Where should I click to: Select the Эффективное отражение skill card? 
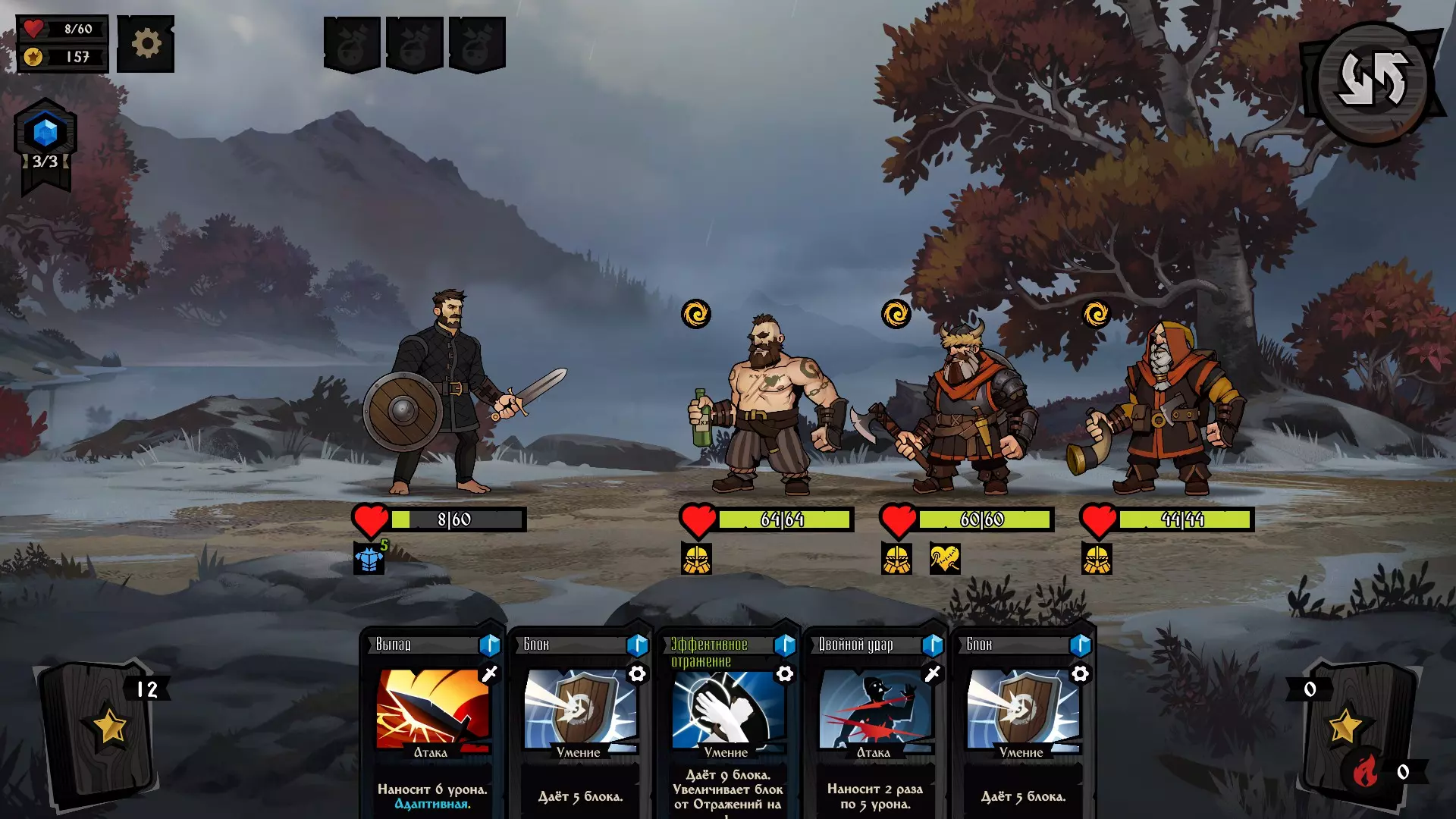click(x=726, y=720)
